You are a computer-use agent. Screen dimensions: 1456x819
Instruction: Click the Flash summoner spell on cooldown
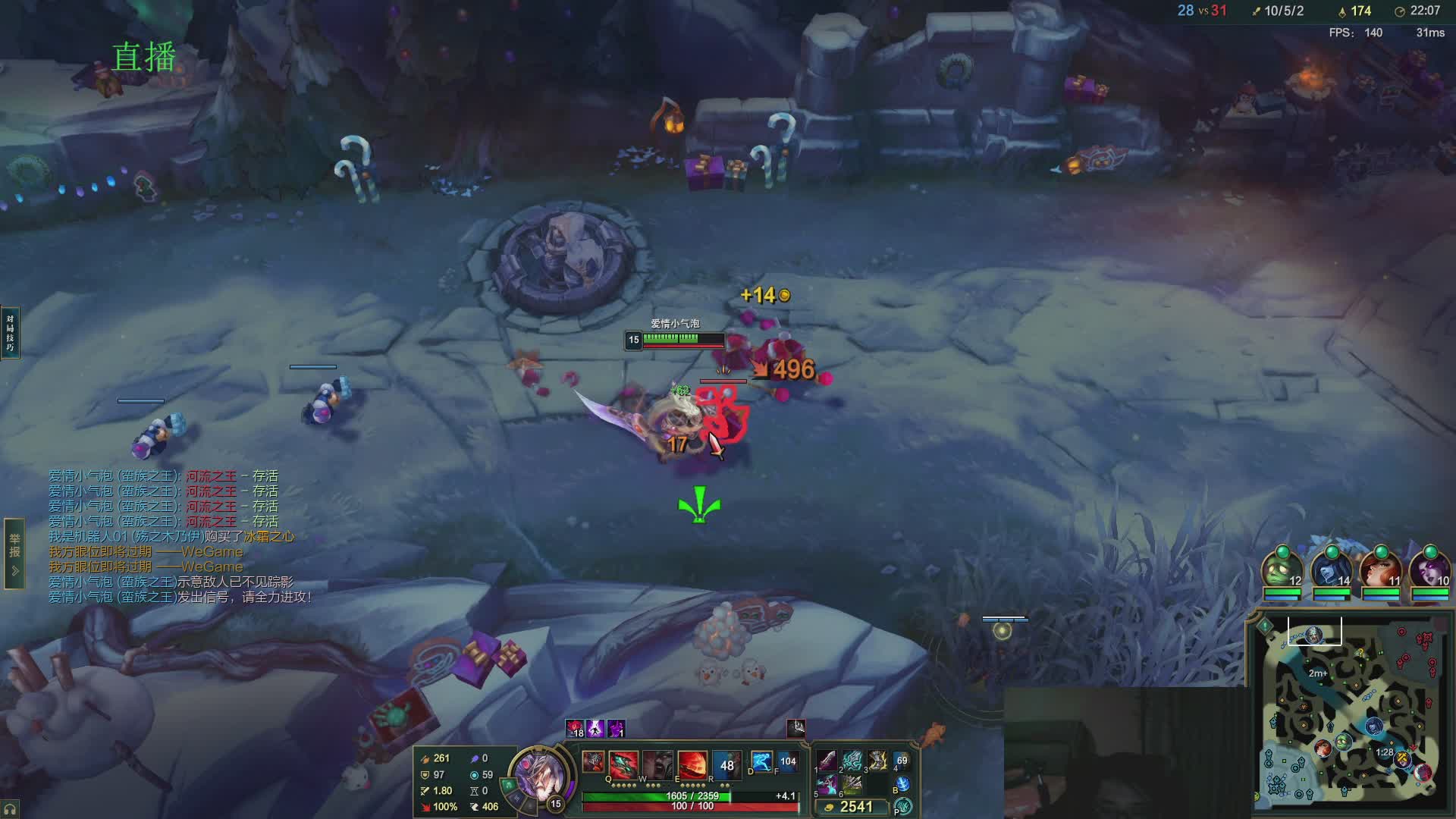[788, 761]
